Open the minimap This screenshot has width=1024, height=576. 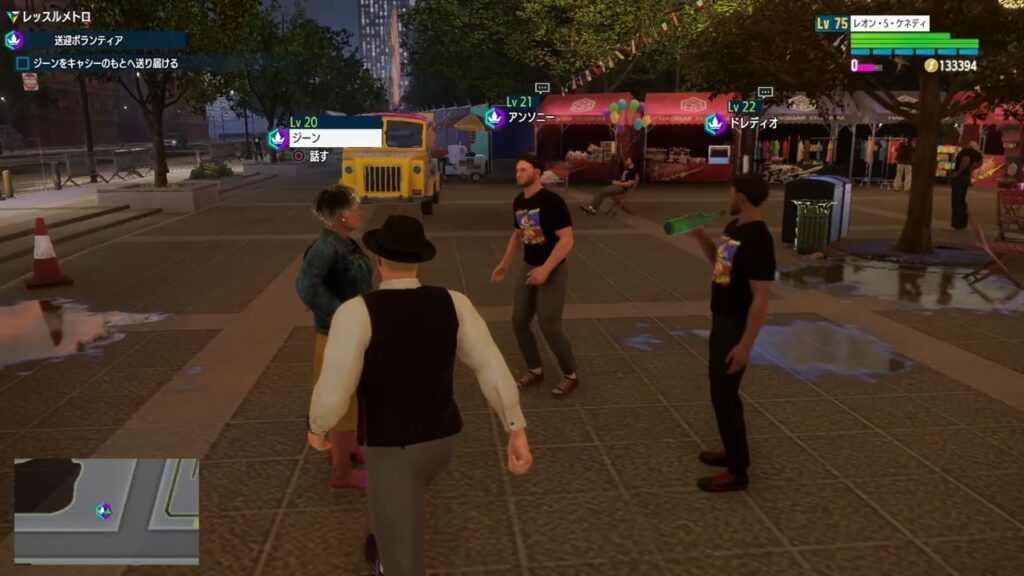pos(106,510)
